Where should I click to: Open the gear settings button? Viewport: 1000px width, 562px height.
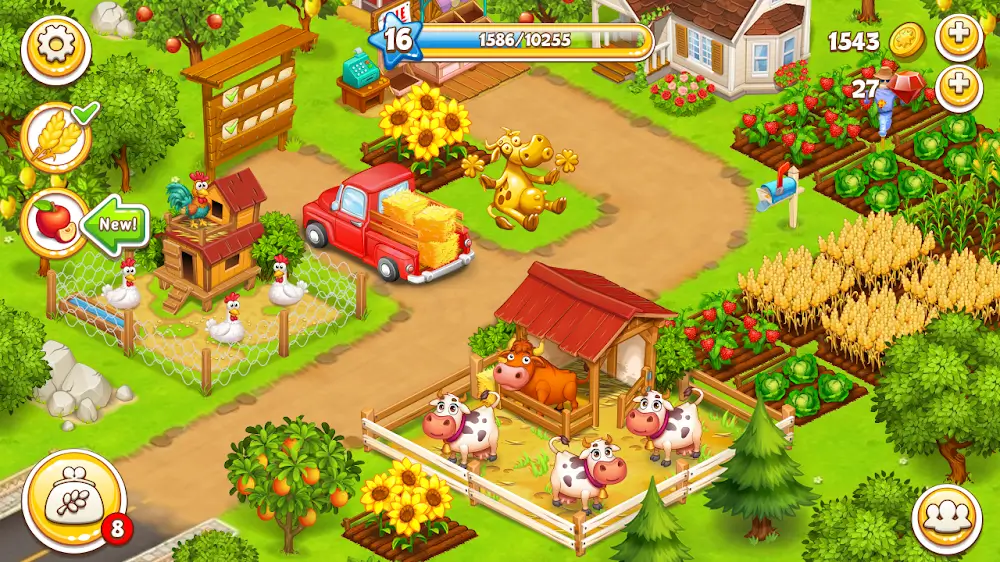click(x=56, y=49)
